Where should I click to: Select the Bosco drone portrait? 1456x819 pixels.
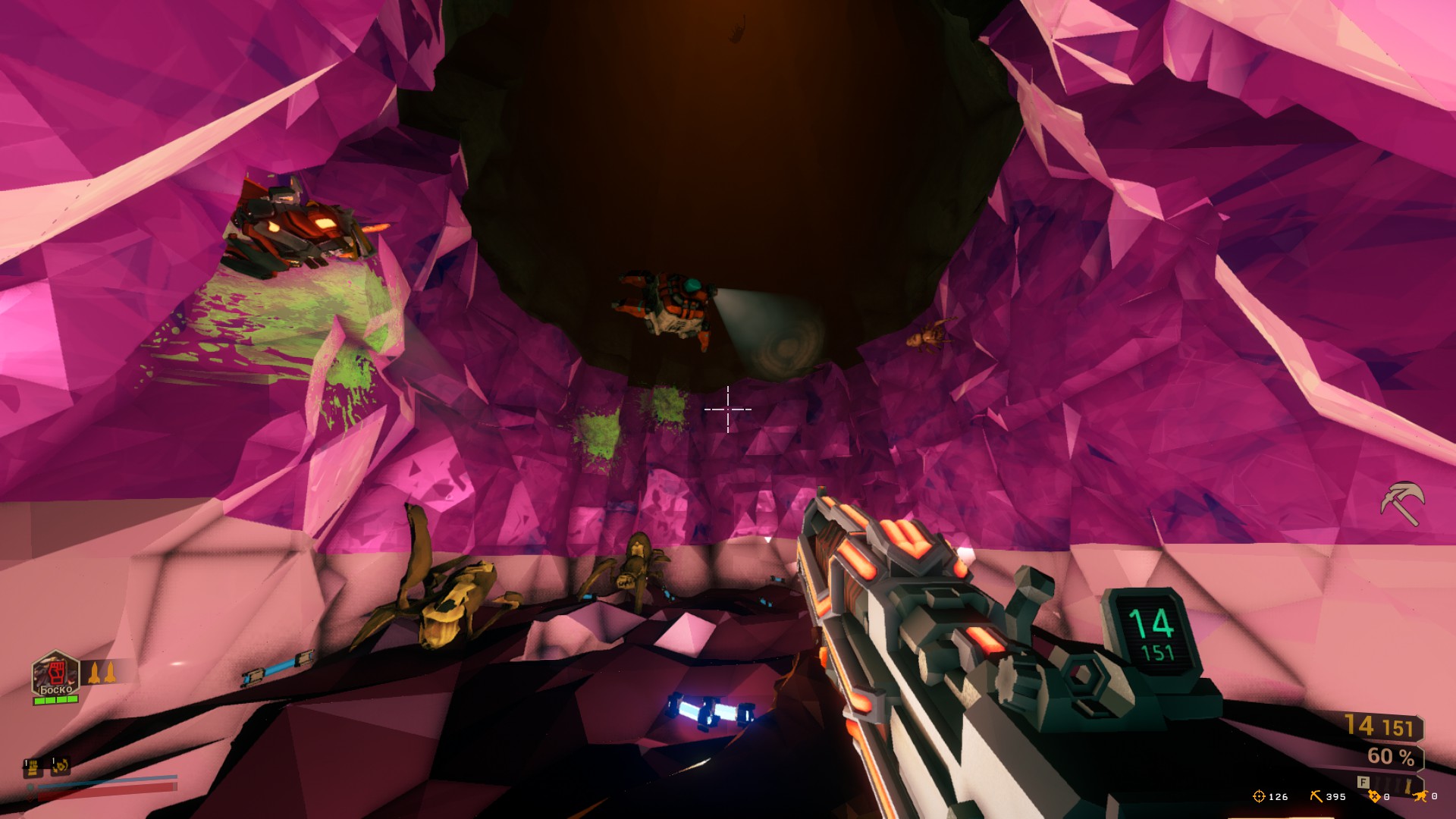coord(55,673)
